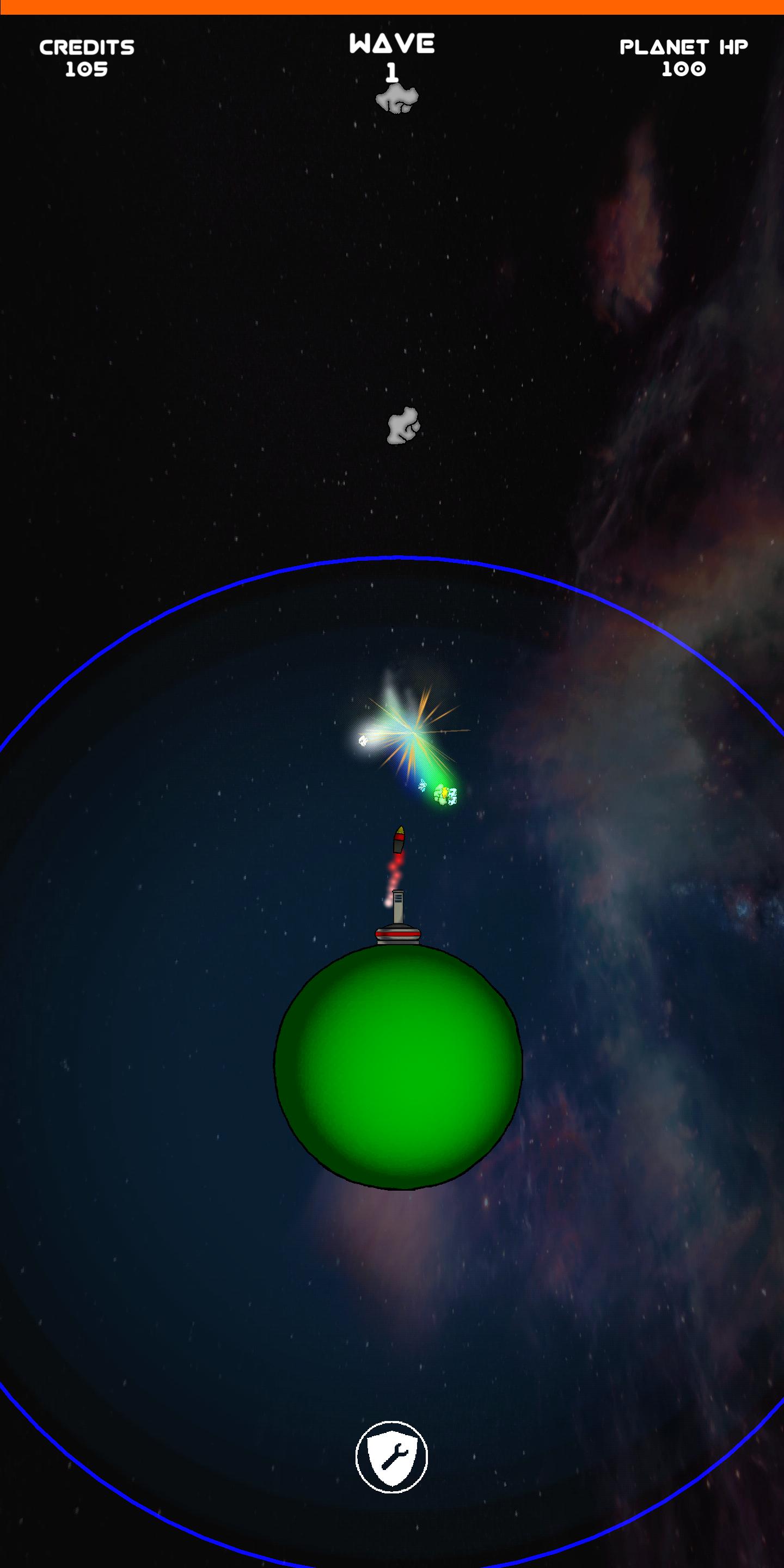Target the asteroid below the wave counter
The height and width of the screenshot is (1568, 784).
397,100
